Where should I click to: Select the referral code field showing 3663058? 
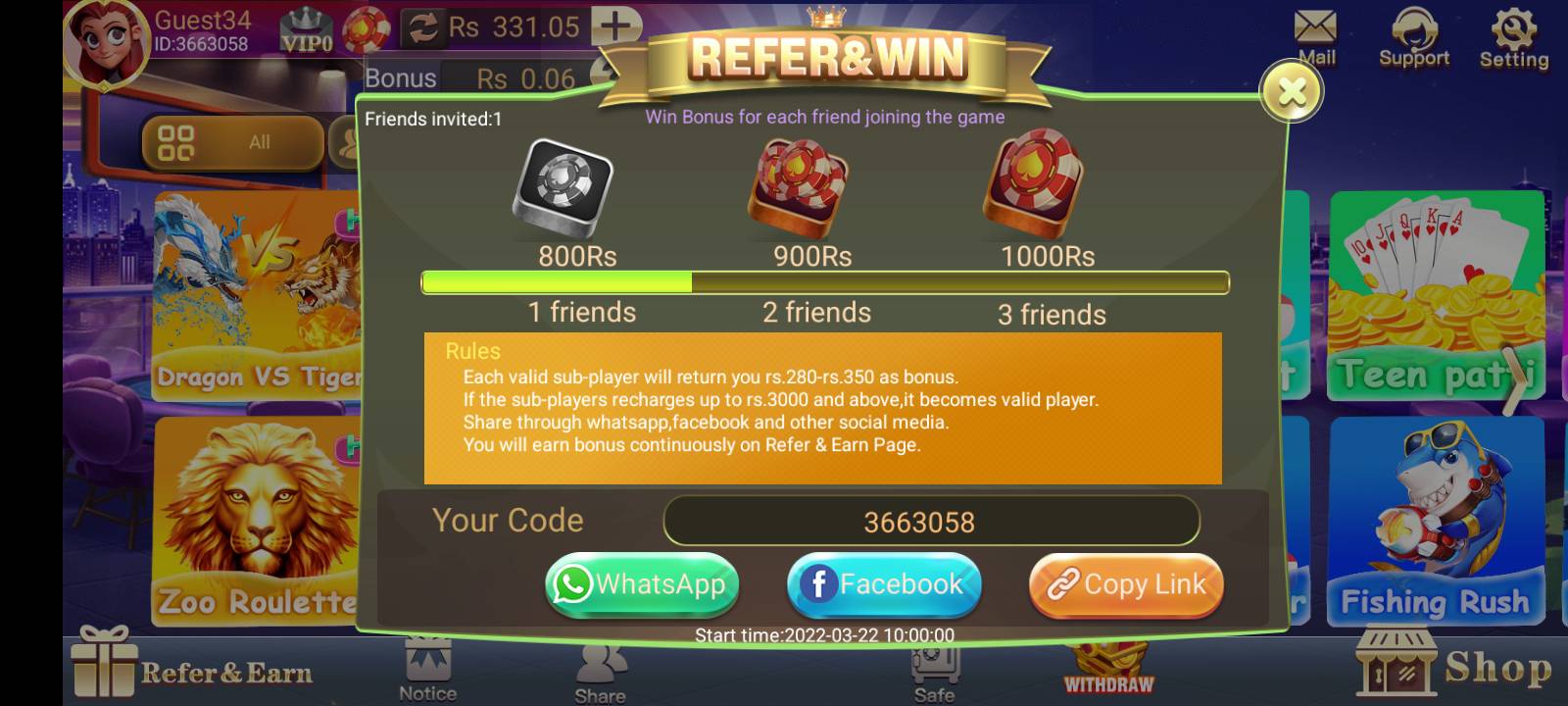click(x=931, y=521)
